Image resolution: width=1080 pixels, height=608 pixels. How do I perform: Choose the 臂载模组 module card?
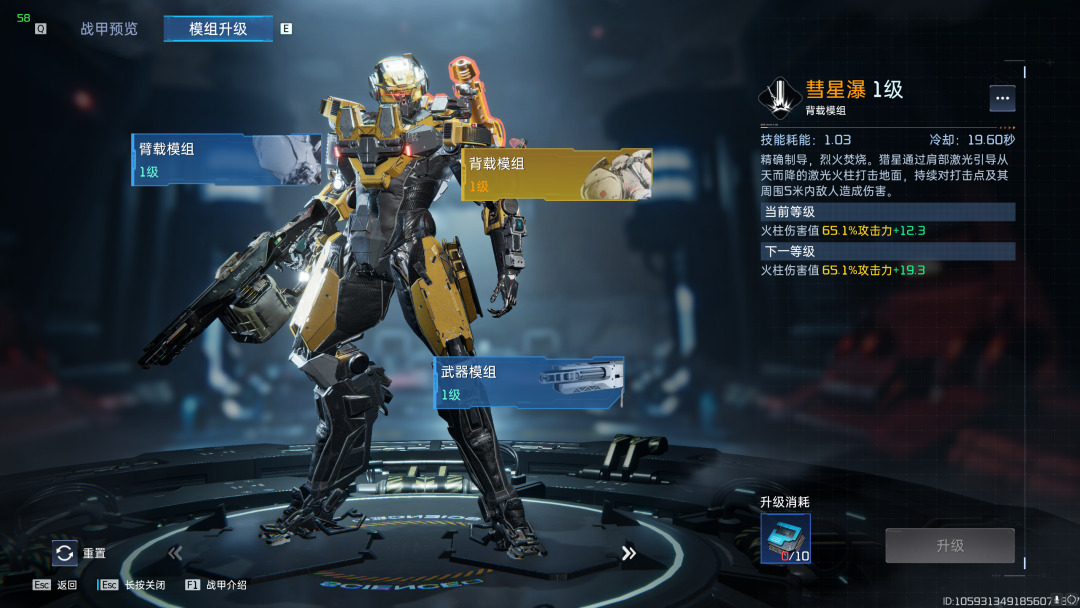click(x=227, y=160)
